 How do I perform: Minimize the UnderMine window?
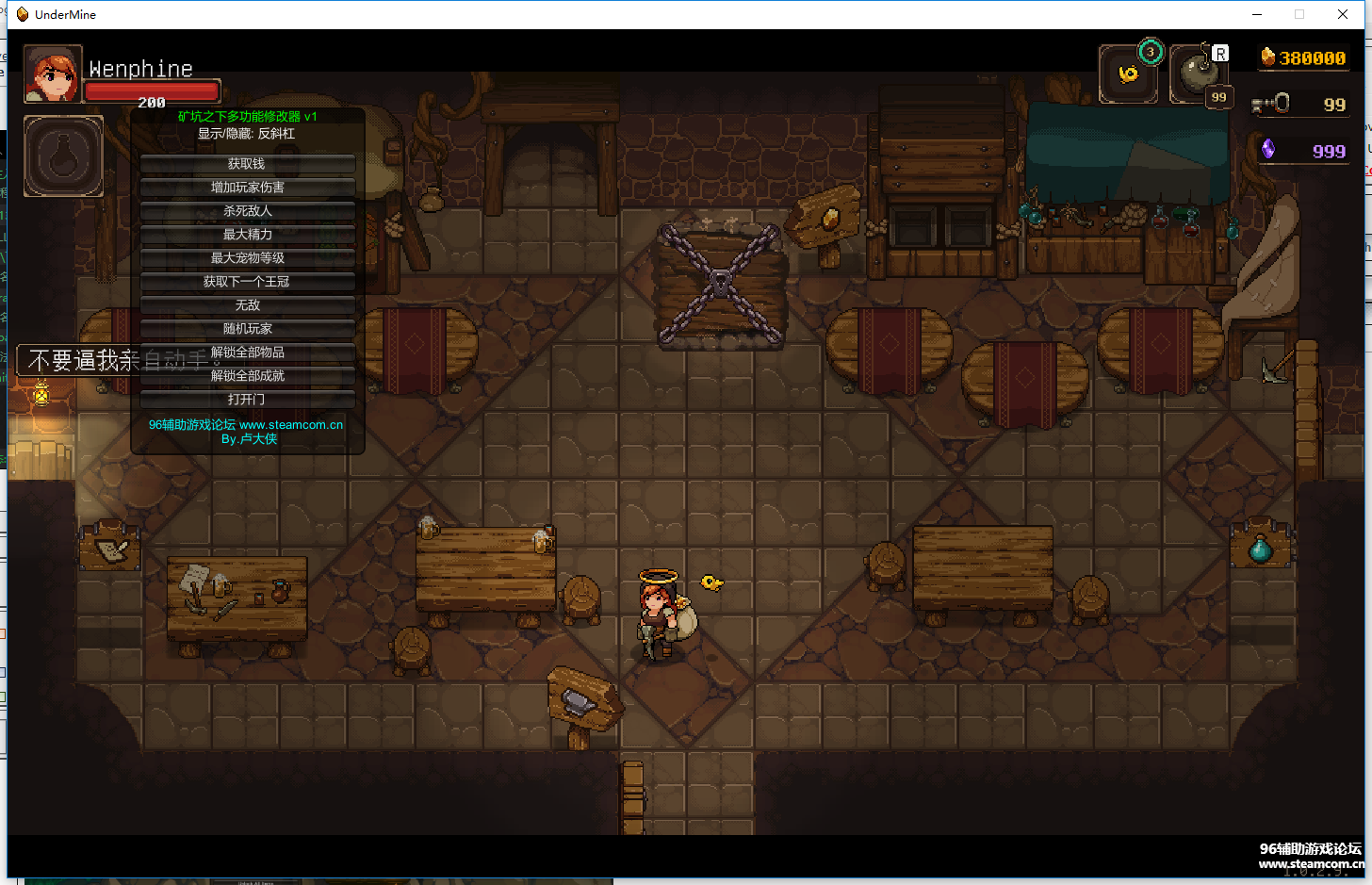click(x=1257, y=14)
